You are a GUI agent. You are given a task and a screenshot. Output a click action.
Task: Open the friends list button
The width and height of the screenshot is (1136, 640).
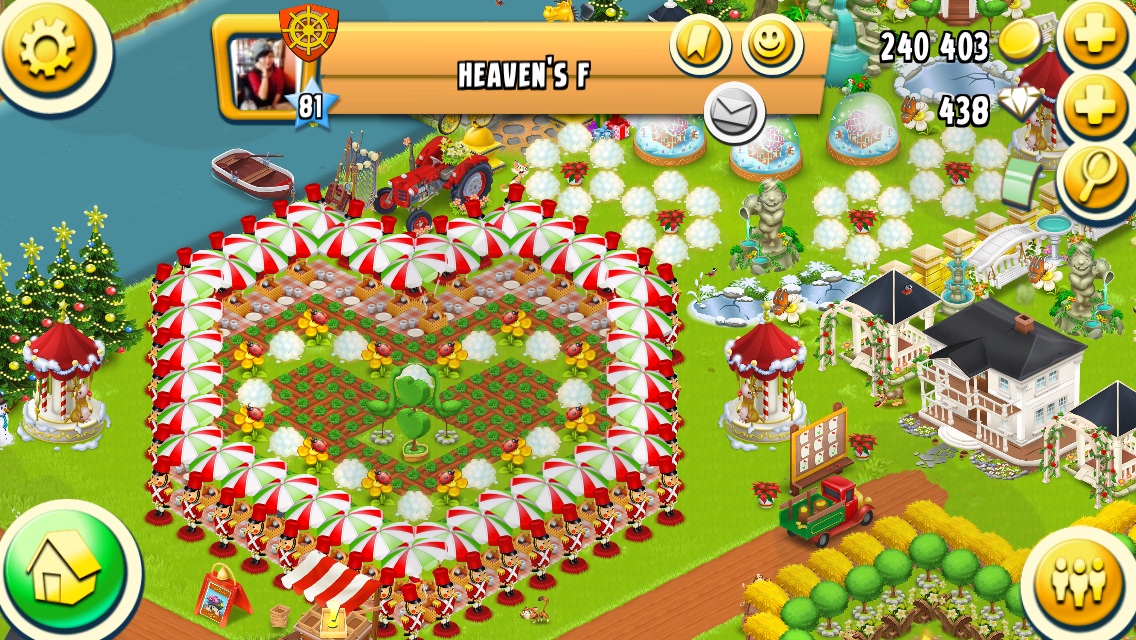[1081, 580]
